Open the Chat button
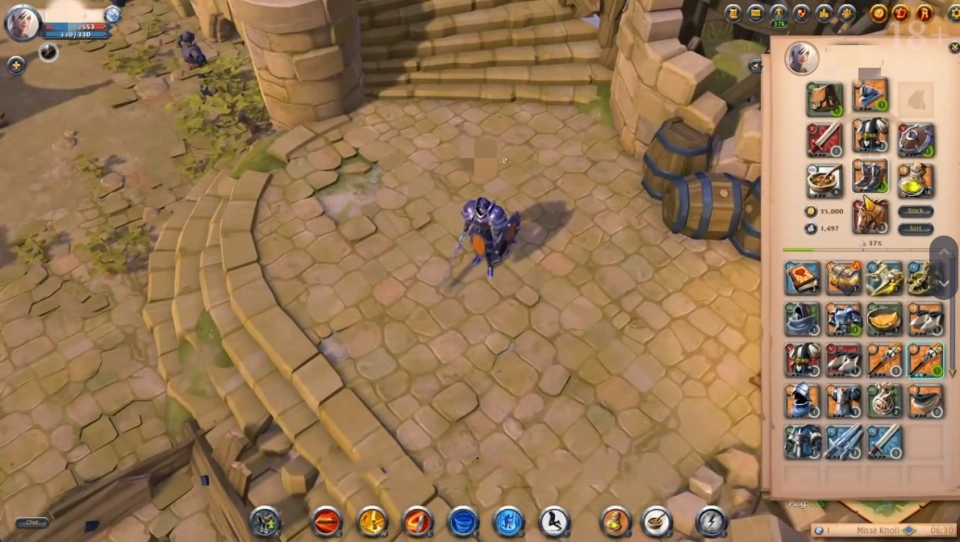This screenshot has width=960, height=542. pos(31,523)
